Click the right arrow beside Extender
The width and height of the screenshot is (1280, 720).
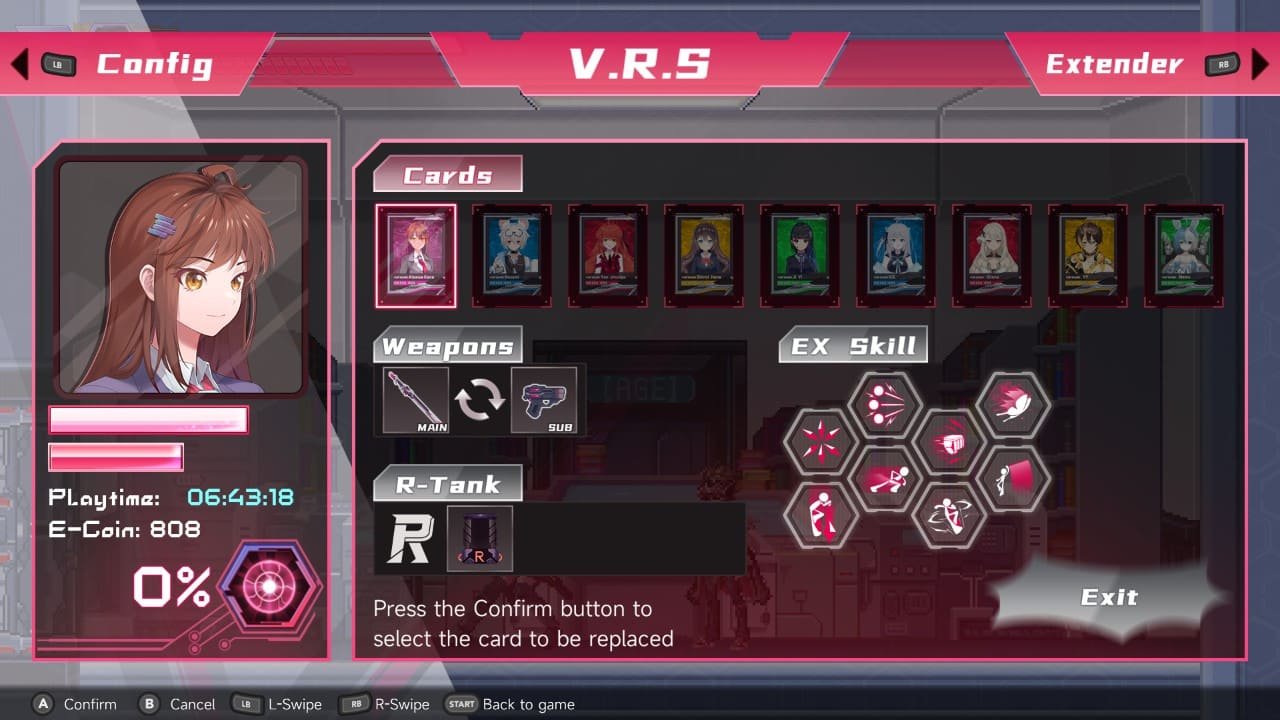click(x=1261, y=63)
